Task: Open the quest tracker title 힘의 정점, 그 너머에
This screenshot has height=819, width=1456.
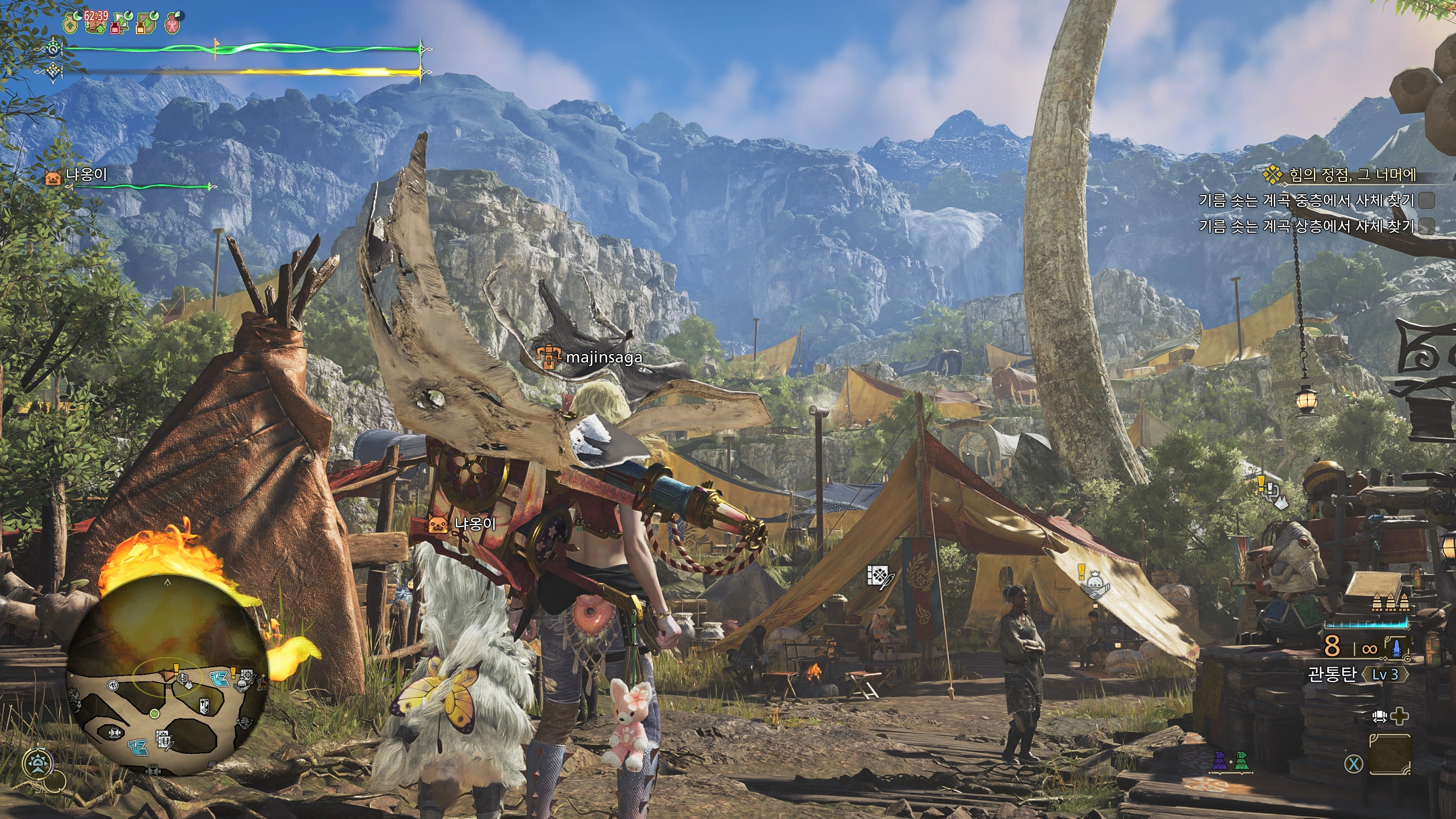Action: click(1351, 175)
